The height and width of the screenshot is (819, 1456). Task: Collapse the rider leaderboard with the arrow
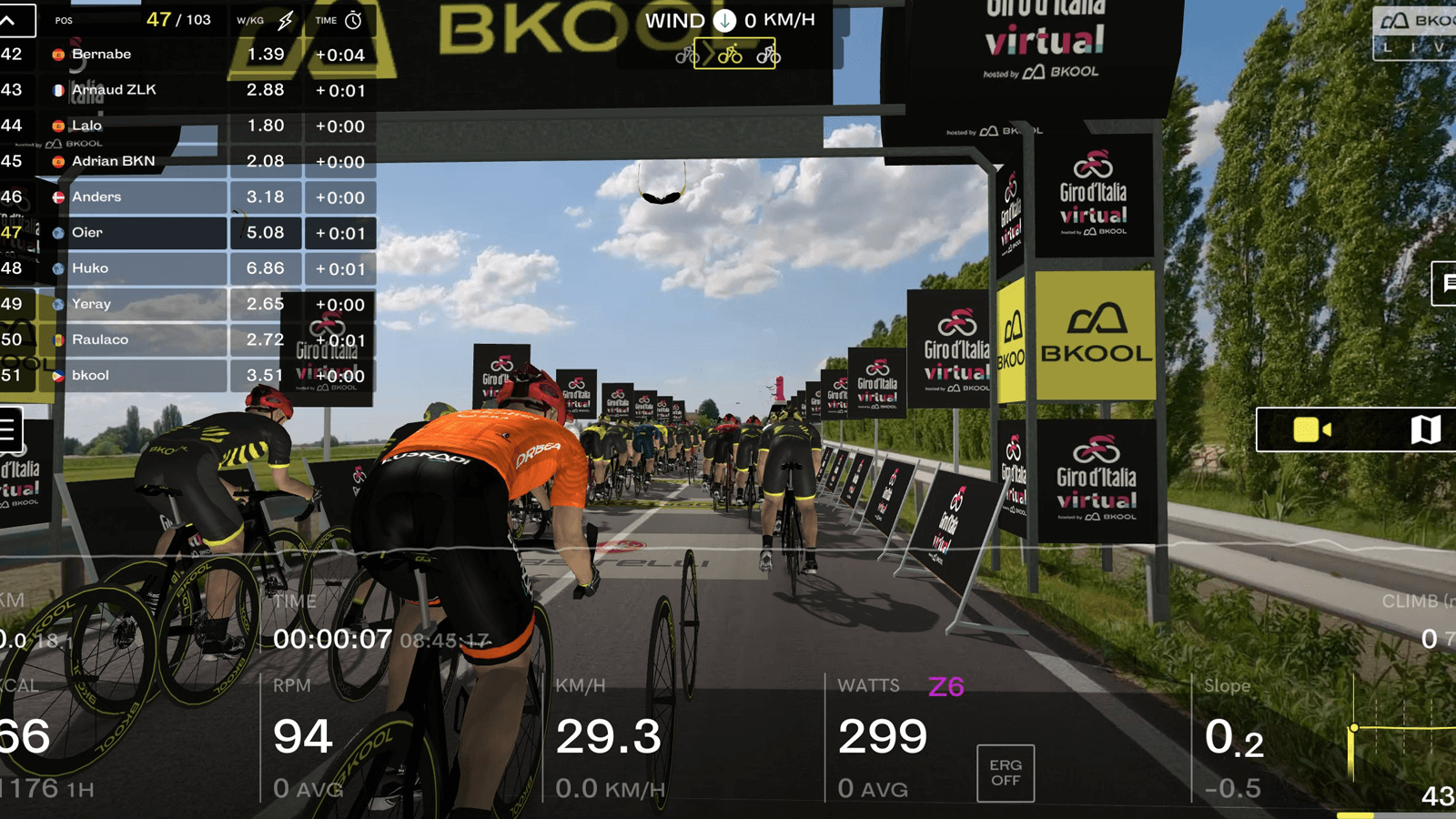[x=9, y=20]
